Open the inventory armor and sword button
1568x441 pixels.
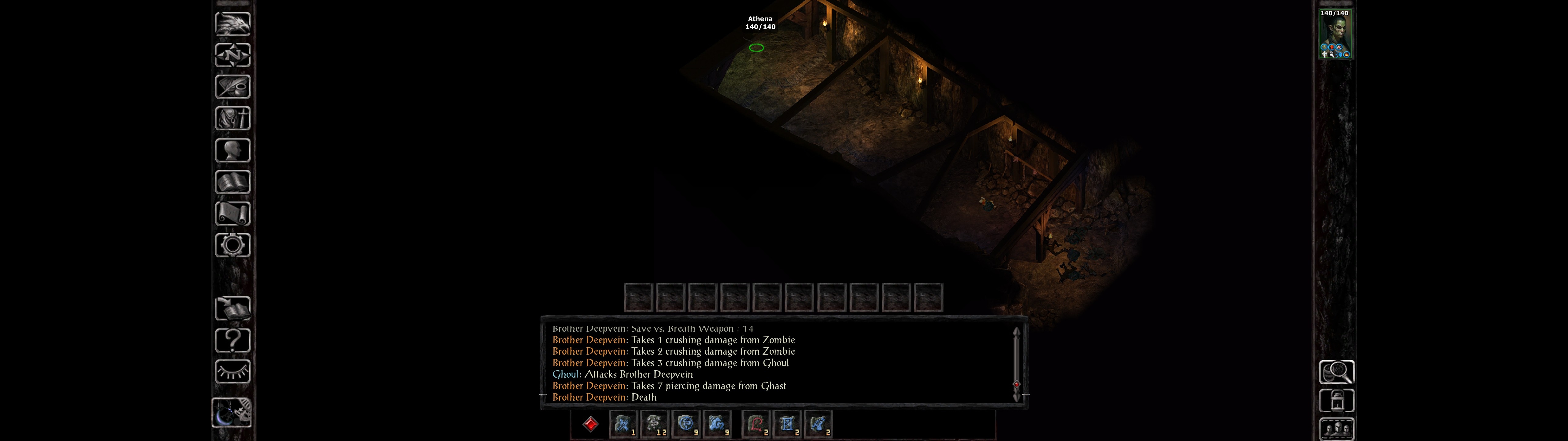[x=232, y=118]
